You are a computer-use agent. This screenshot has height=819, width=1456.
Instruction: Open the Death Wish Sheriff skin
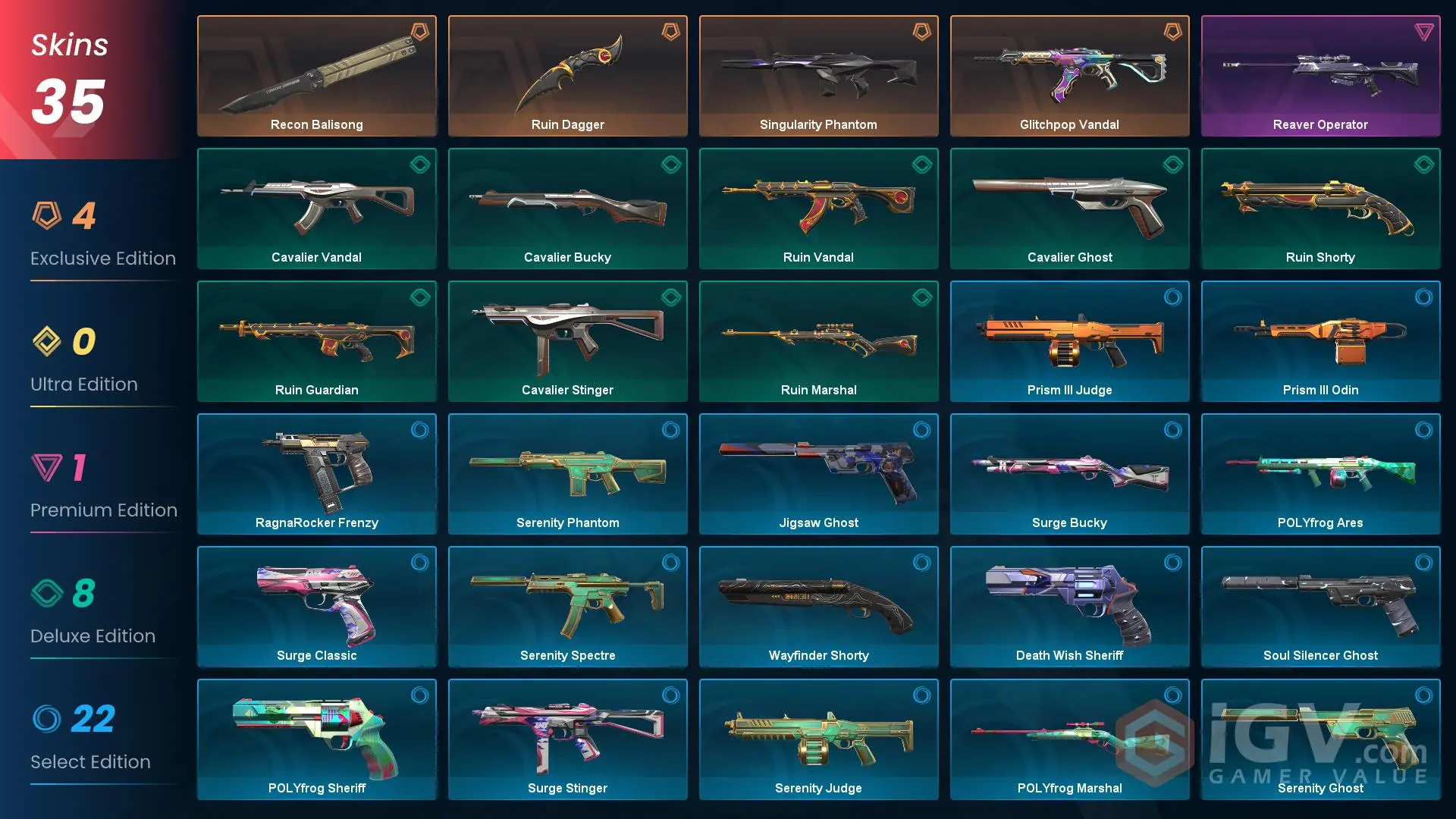point(1069,607)
